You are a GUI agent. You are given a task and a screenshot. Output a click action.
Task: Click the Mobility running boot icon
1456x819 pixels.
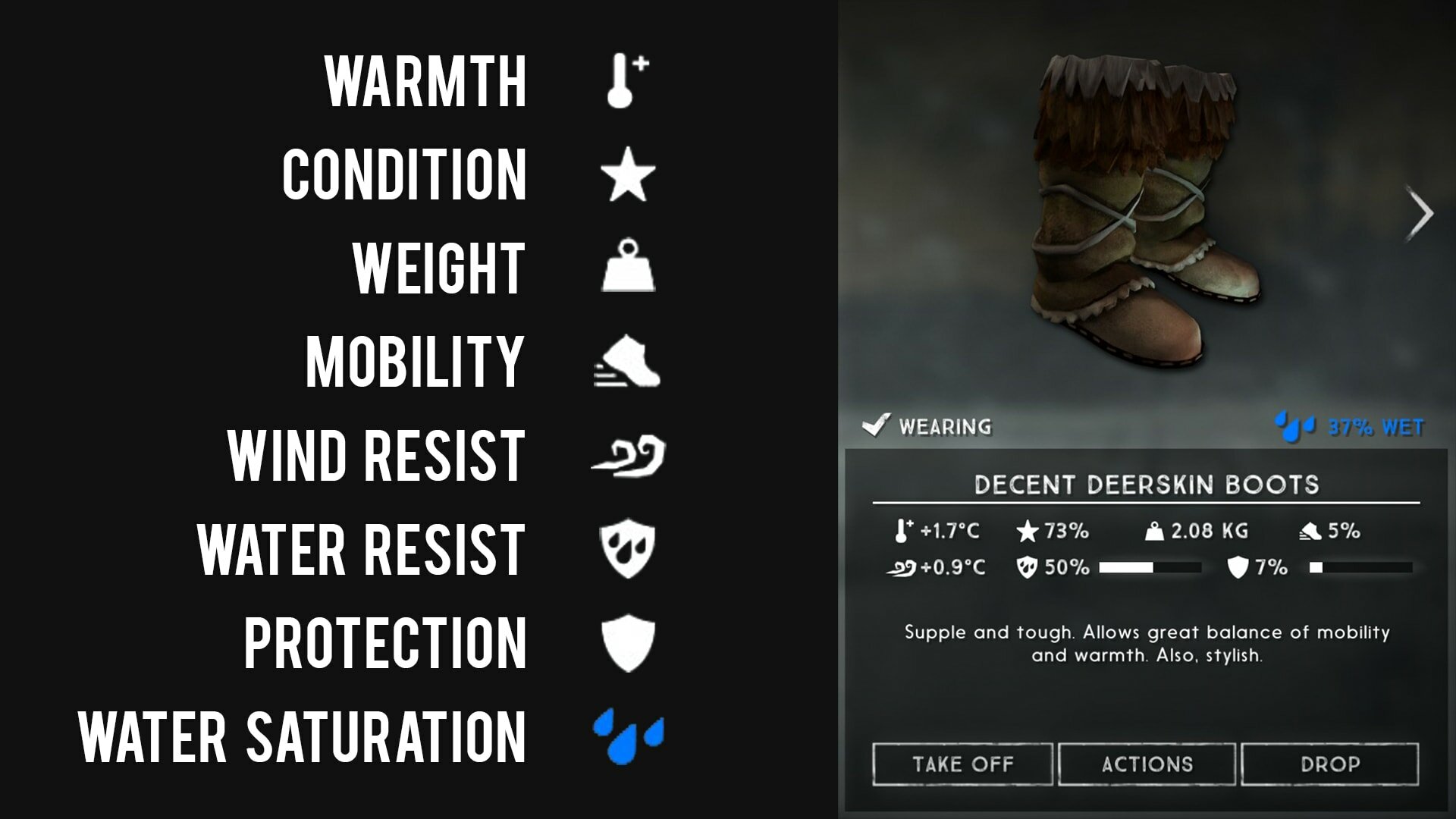pos(624,362)
